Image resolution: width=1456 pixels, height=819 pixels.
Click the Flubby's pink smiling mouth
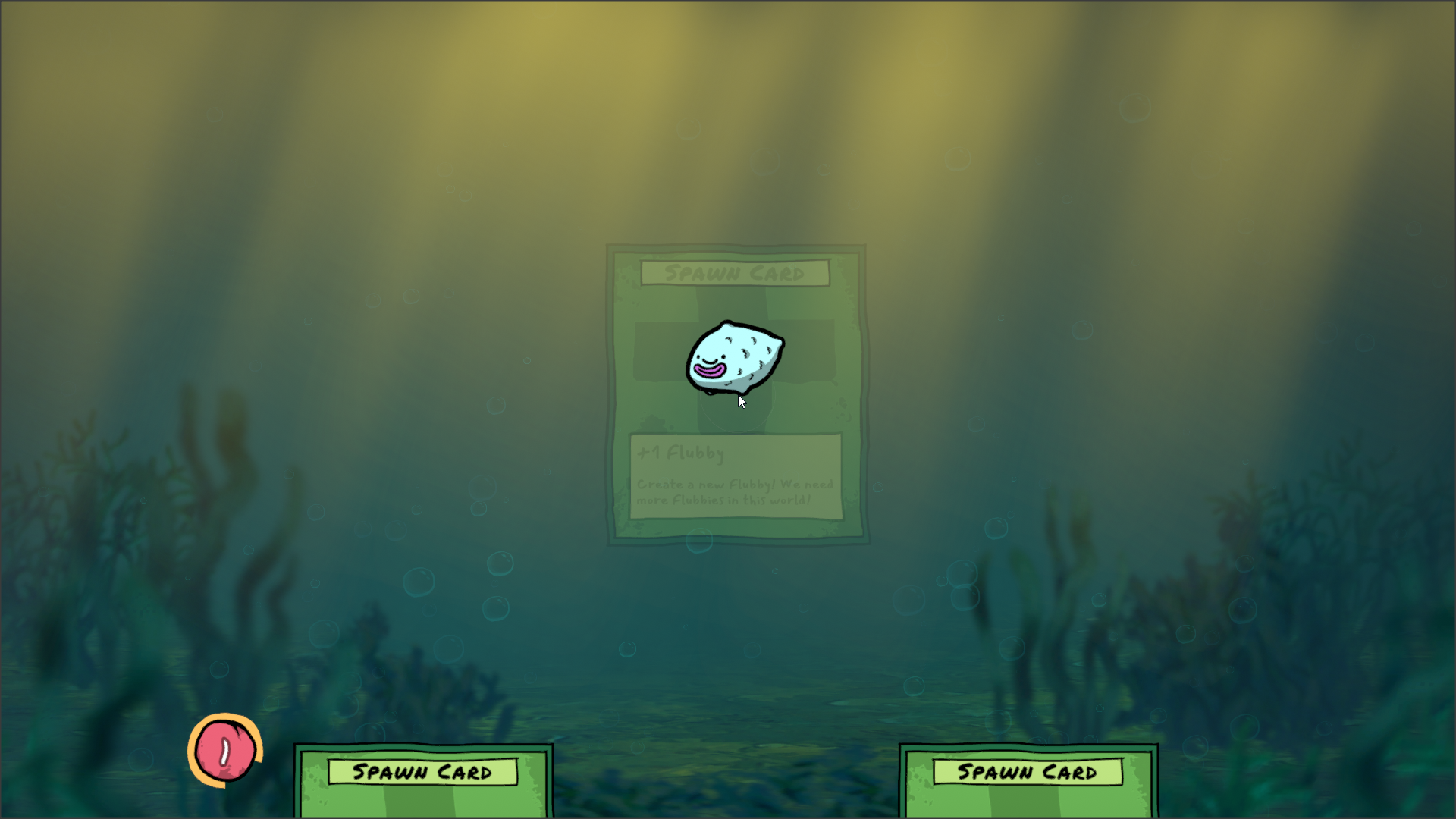708,372
